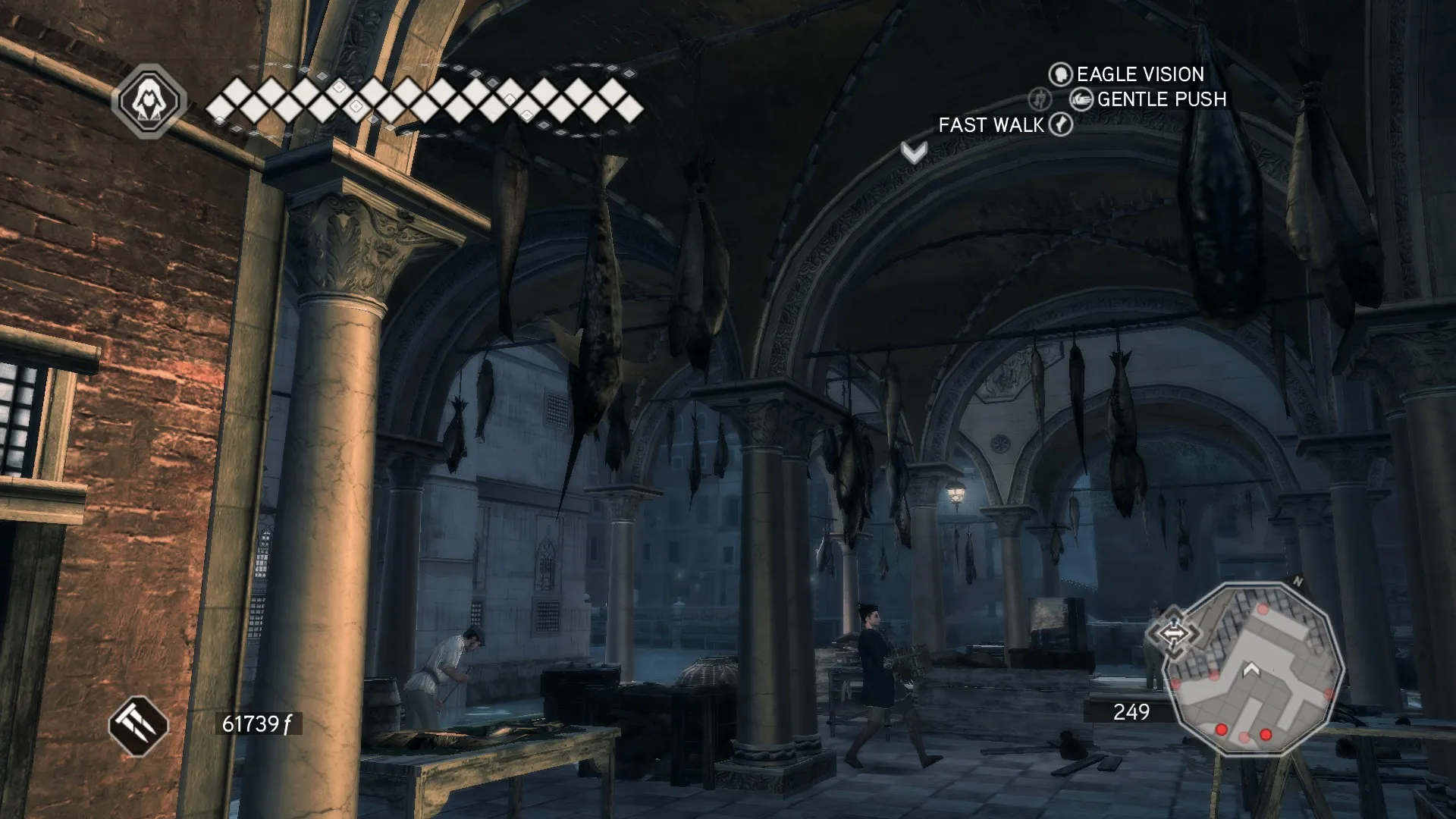Click the double-arrow marker on the minimap edge
This screenshot has height=819, width=1456.
pos(1172,632)
